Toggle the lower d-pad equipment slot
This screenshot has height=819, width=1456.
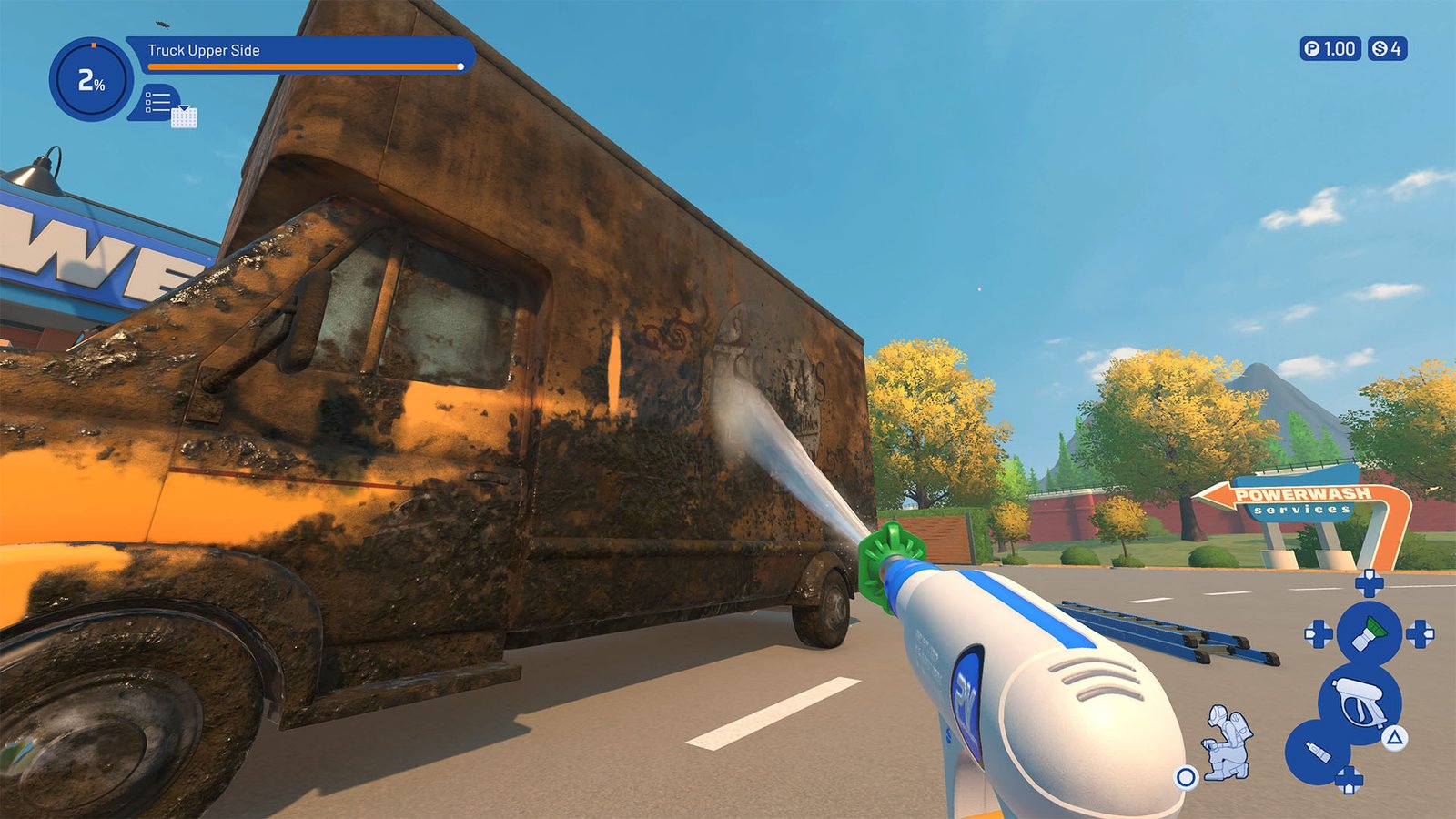1350,780
